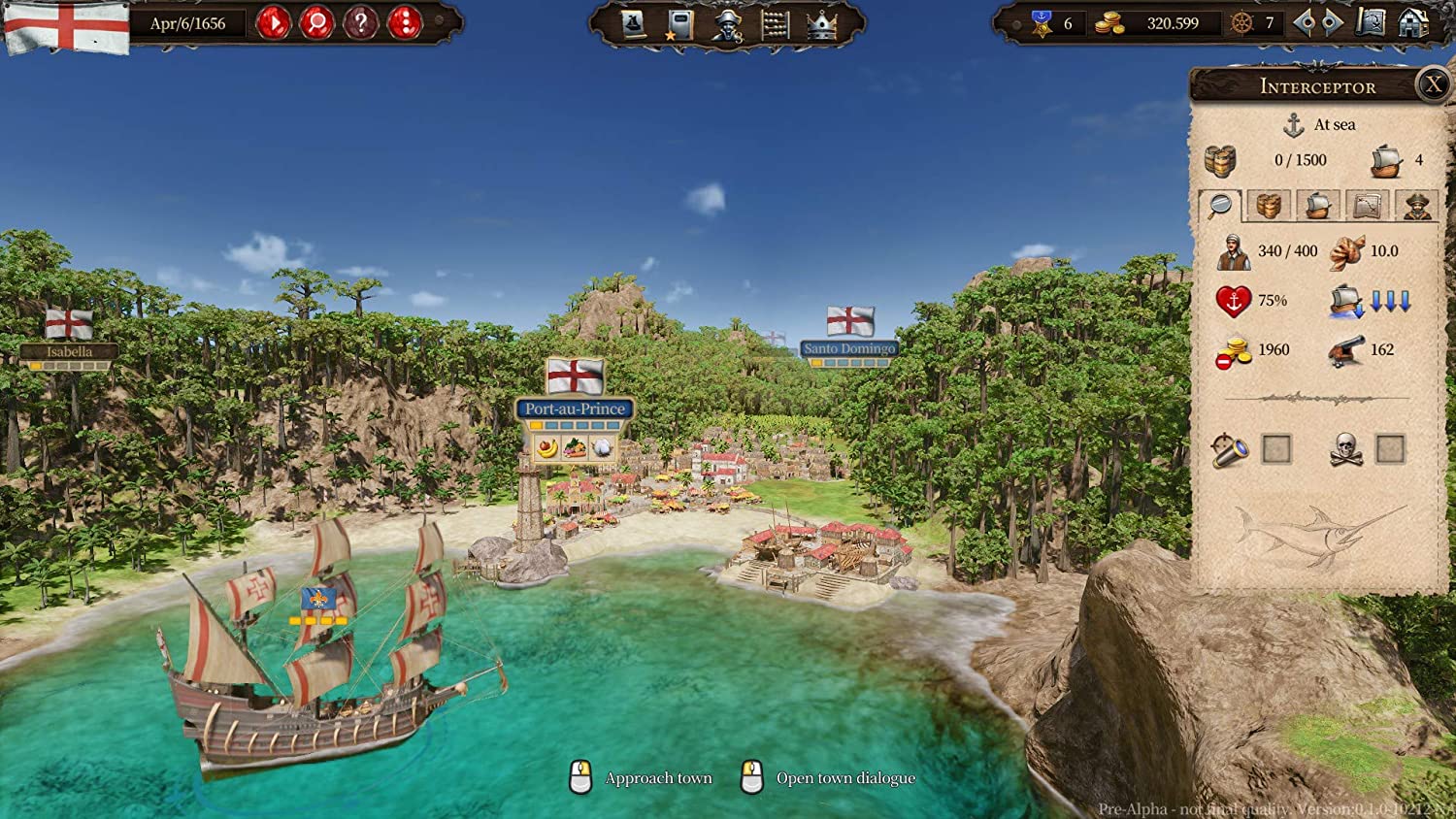This screenshot has height=819, width=1456.
Task: Switch to the route map tab
Action: 1369,206
